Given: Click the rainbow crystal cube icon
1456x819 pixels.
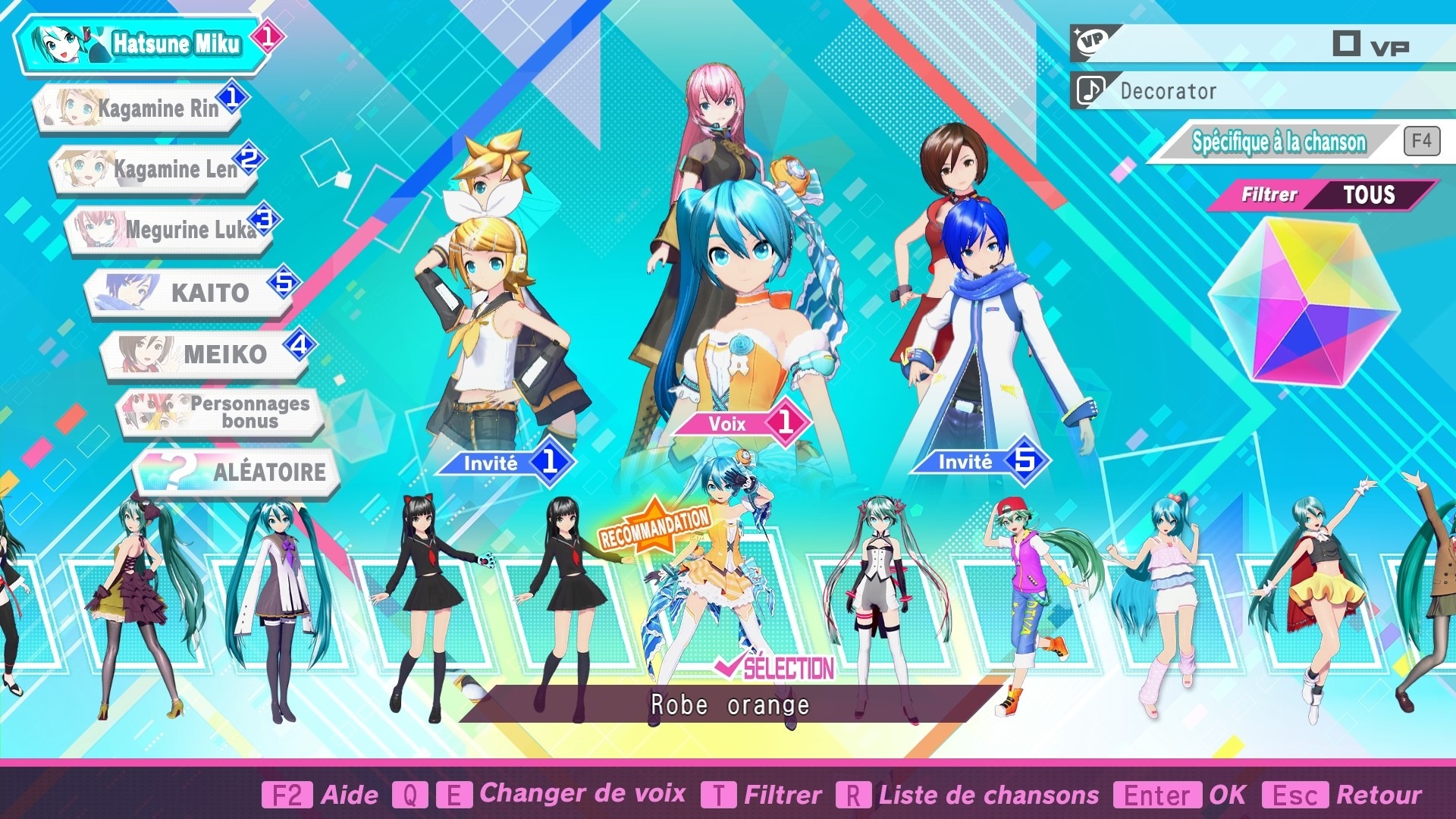Looking at the screenshot, I should click(1304, 301).
